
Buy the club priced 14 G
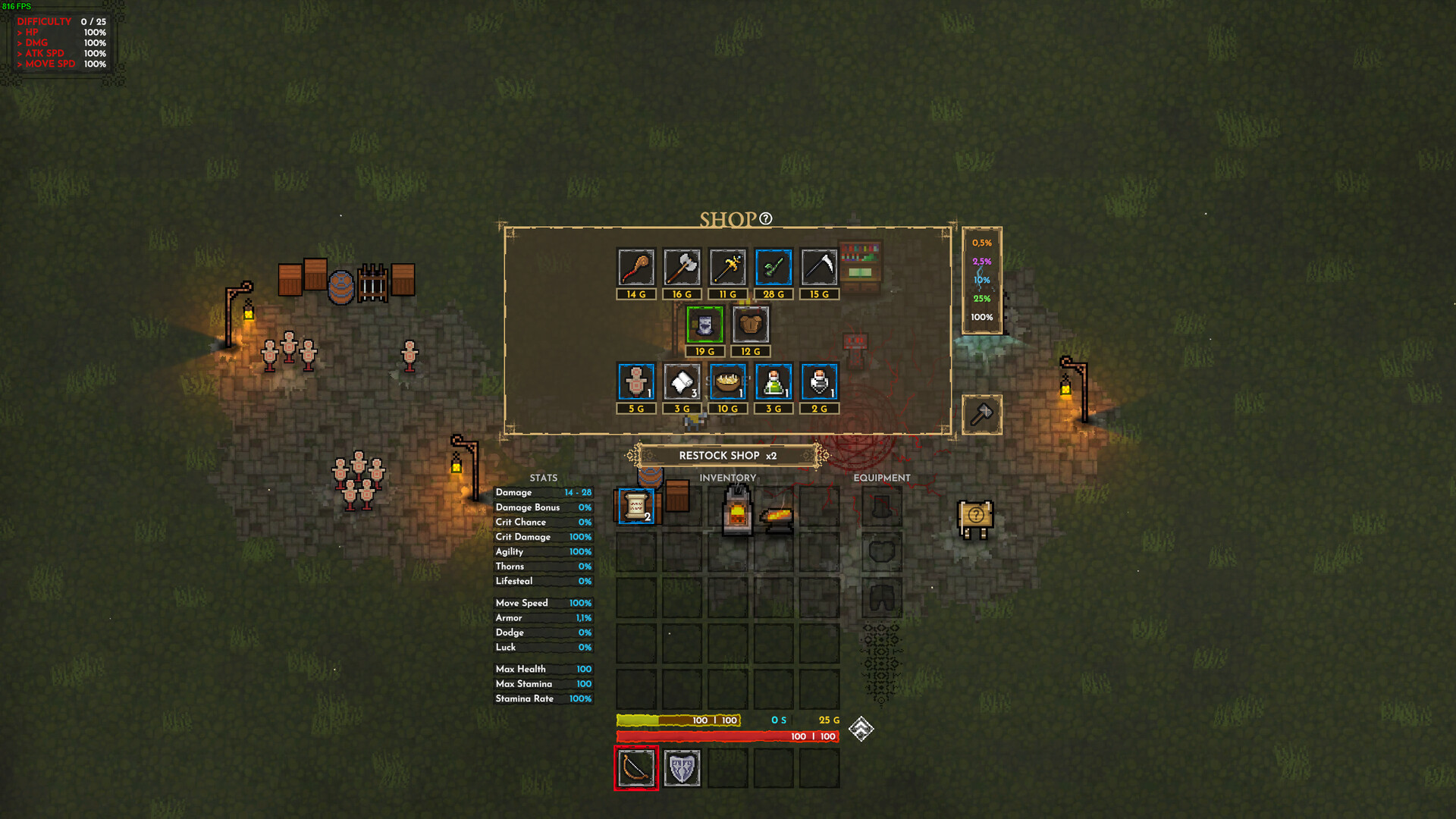point(636,267)
